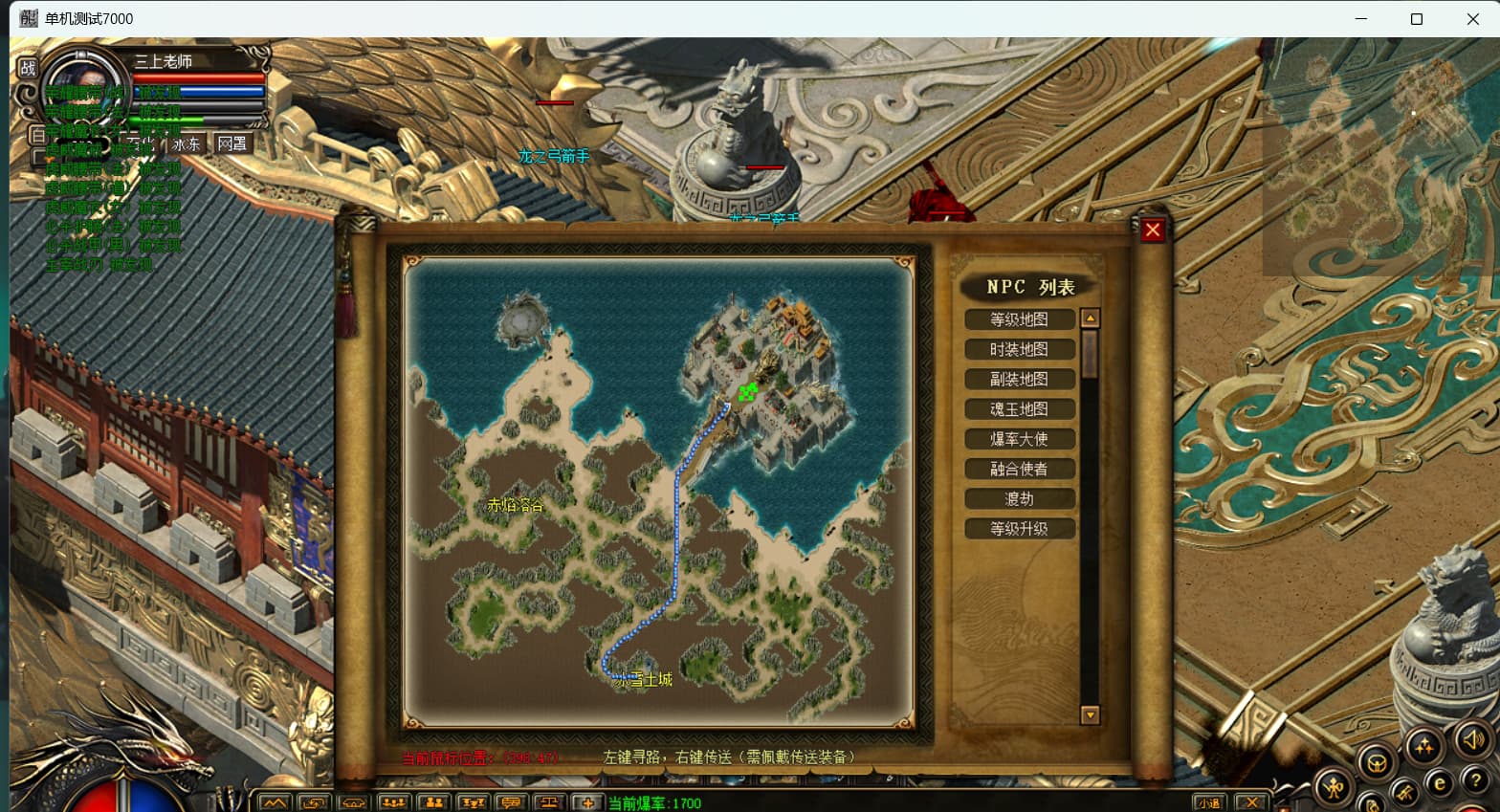The width and height of the screenshot is (1500, 812).
Task: Click the 网罩 button under the name bar
Action: pos(232,143)
